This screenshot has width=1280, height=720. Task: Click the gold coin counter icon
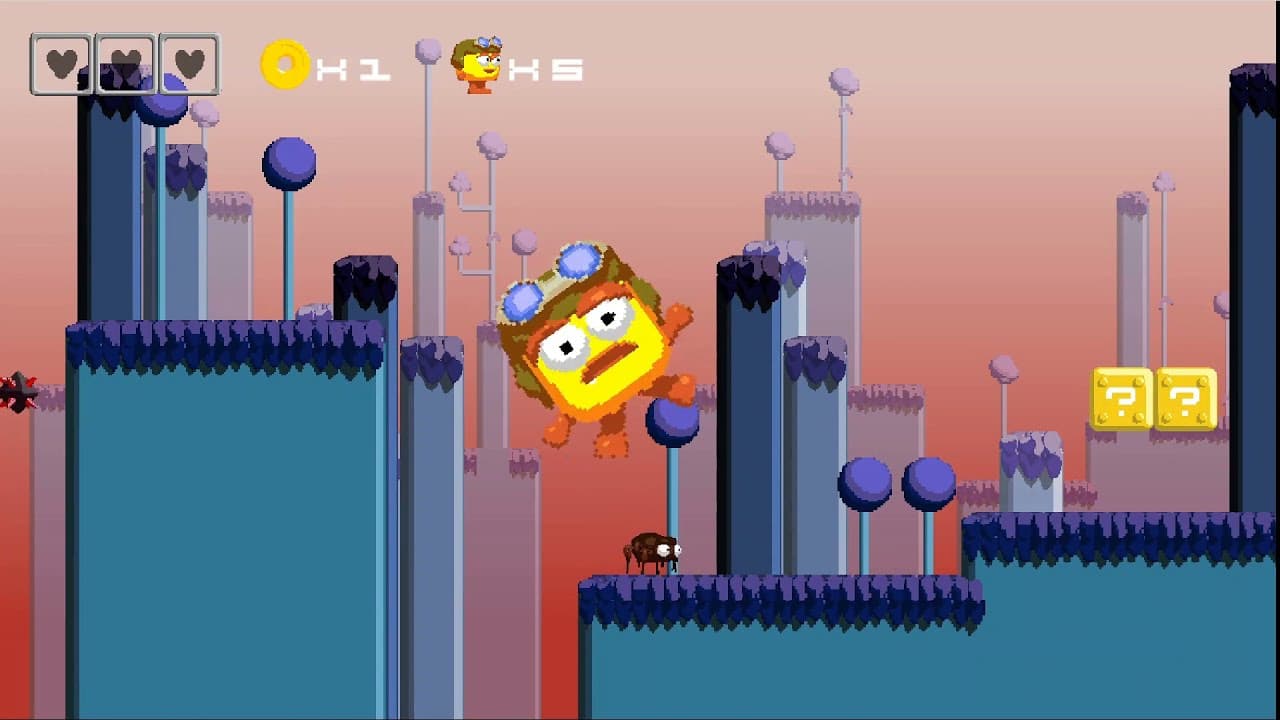pos(283,65)
